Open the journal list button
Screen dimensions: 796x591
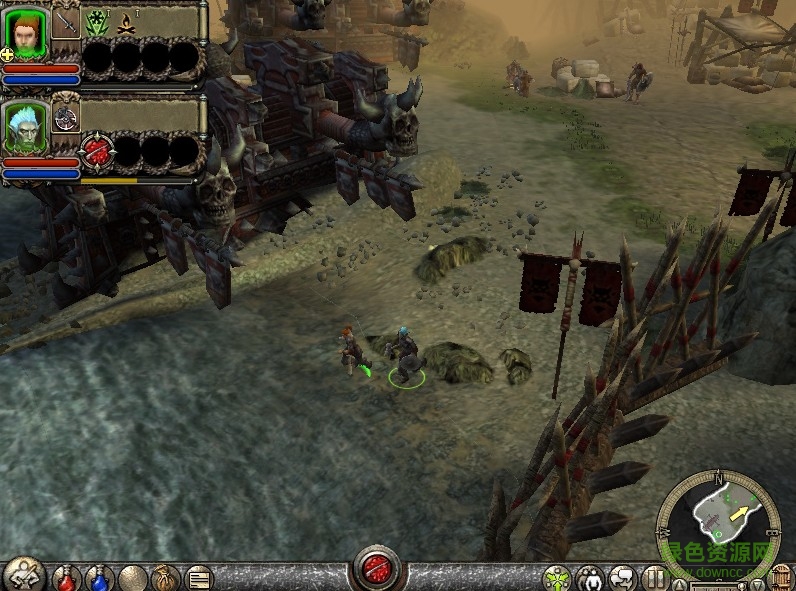click(x=199, y=578)
